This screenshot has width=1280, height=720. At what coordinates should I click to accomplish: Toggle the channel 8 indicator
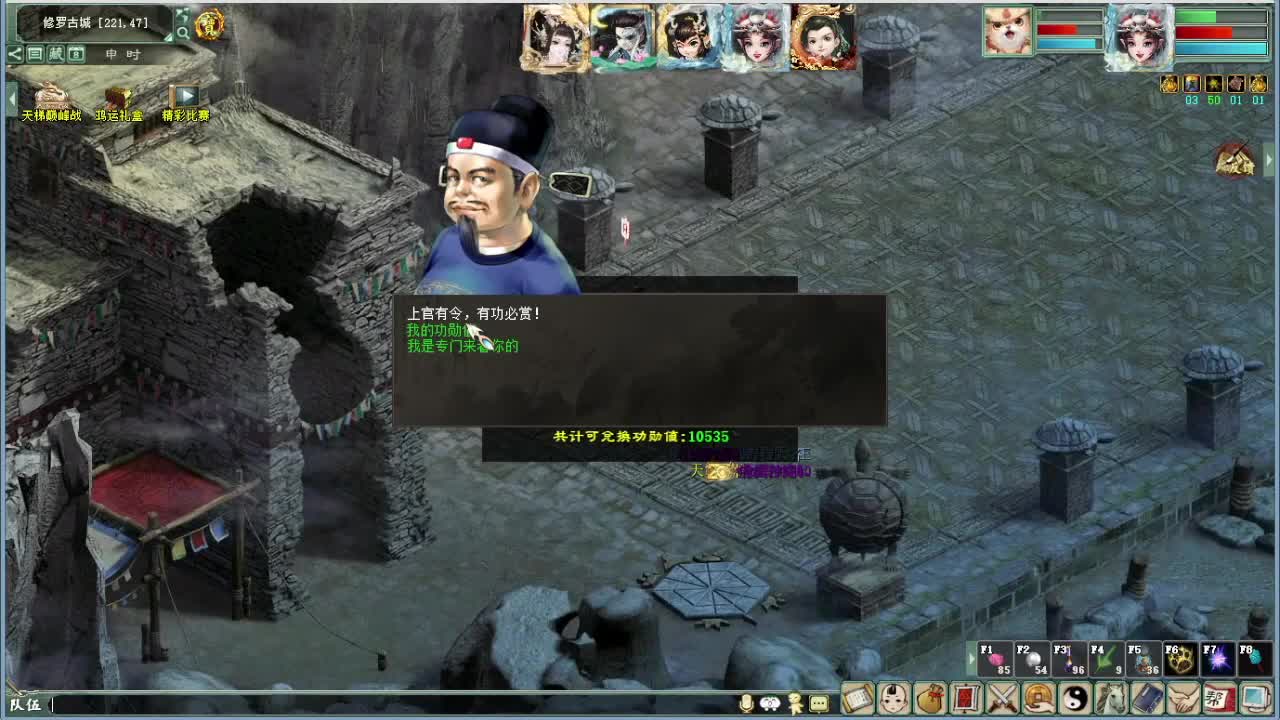click(x=76, y=54)
